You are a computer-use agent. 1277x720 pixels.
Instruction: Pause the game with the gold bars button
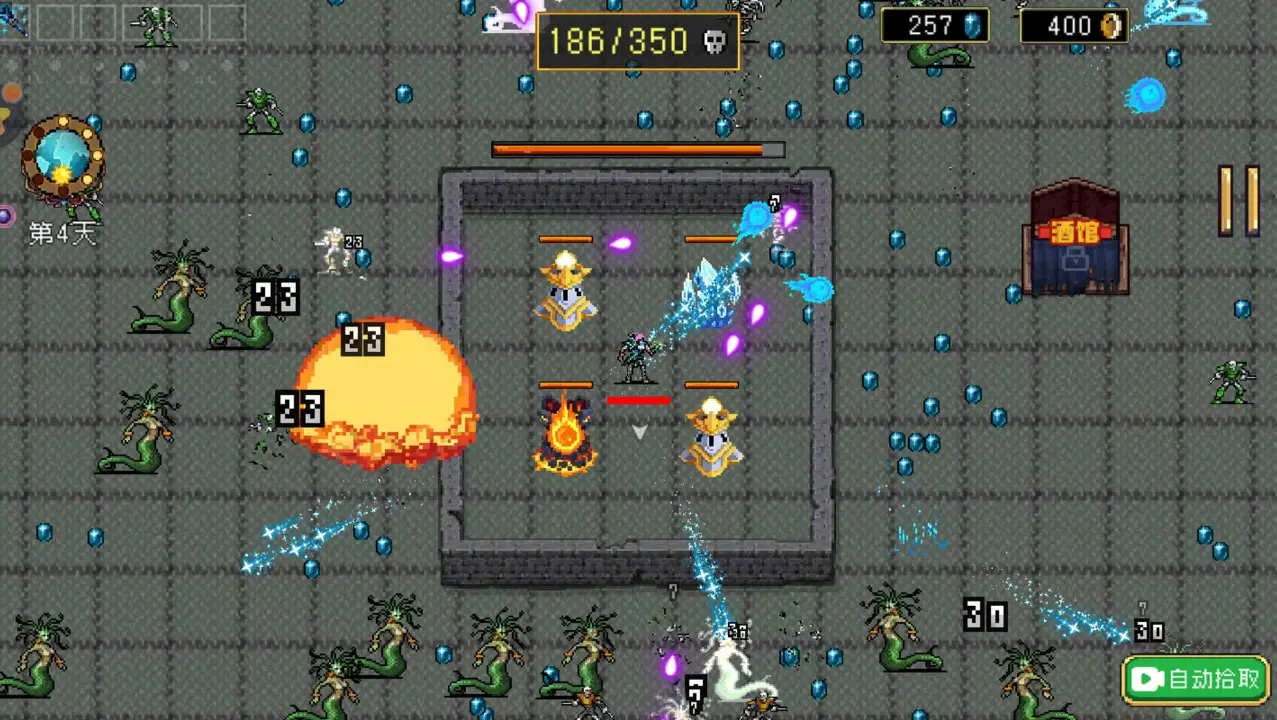1238,201
